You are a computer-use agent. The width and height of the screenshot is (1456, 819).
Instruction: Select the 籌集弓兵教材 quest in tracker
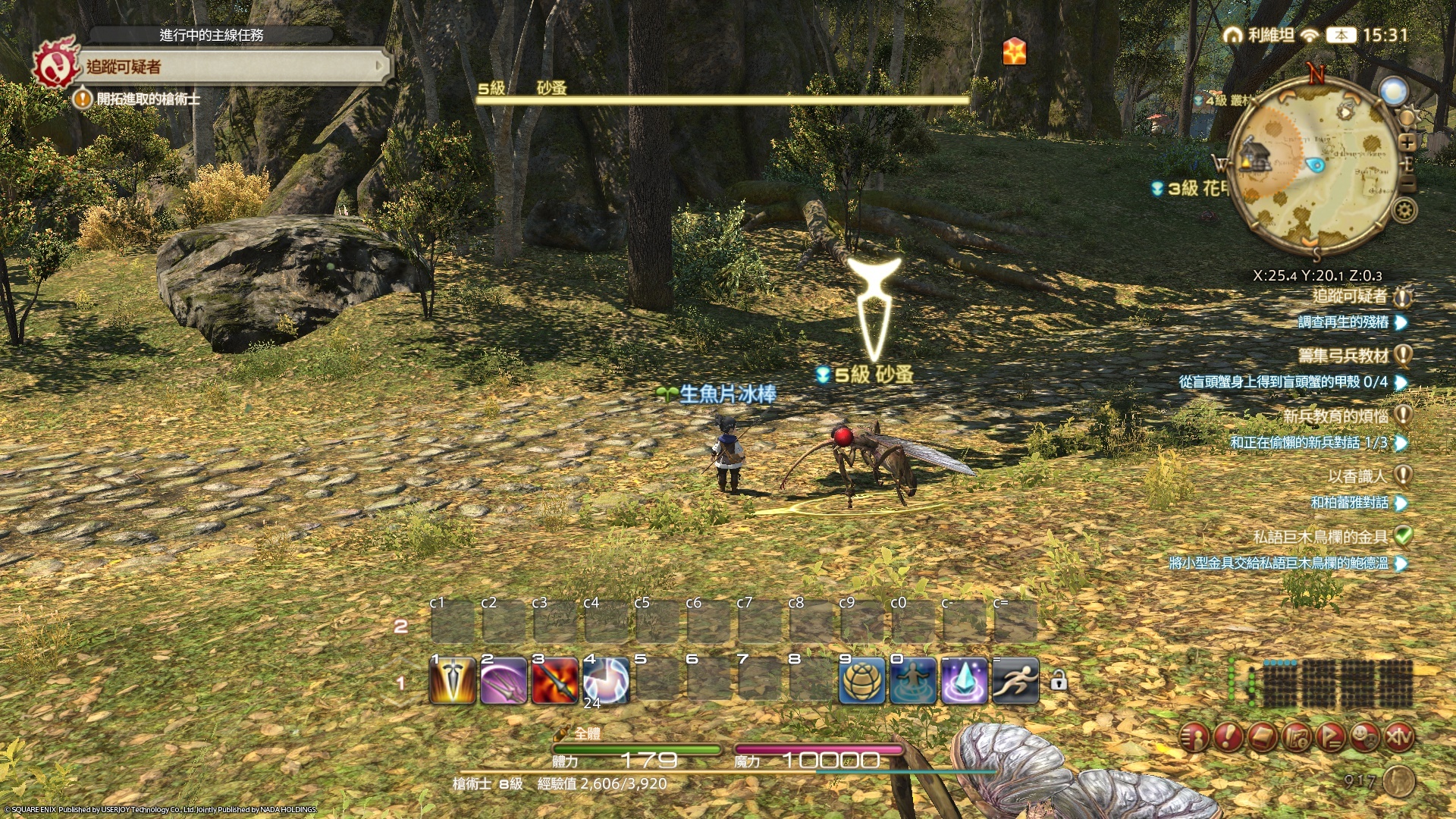pyautogui.click(x=1343, y=355)
